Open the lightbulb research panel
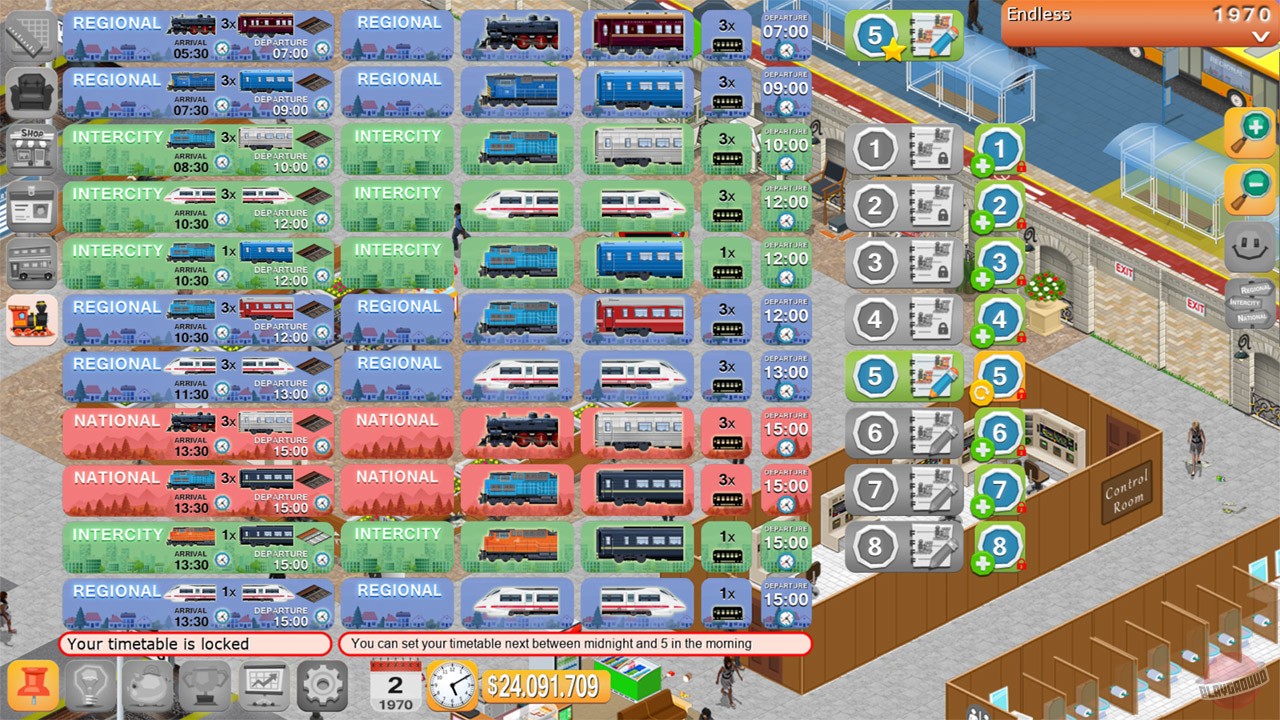 click(x=90, y=686)
